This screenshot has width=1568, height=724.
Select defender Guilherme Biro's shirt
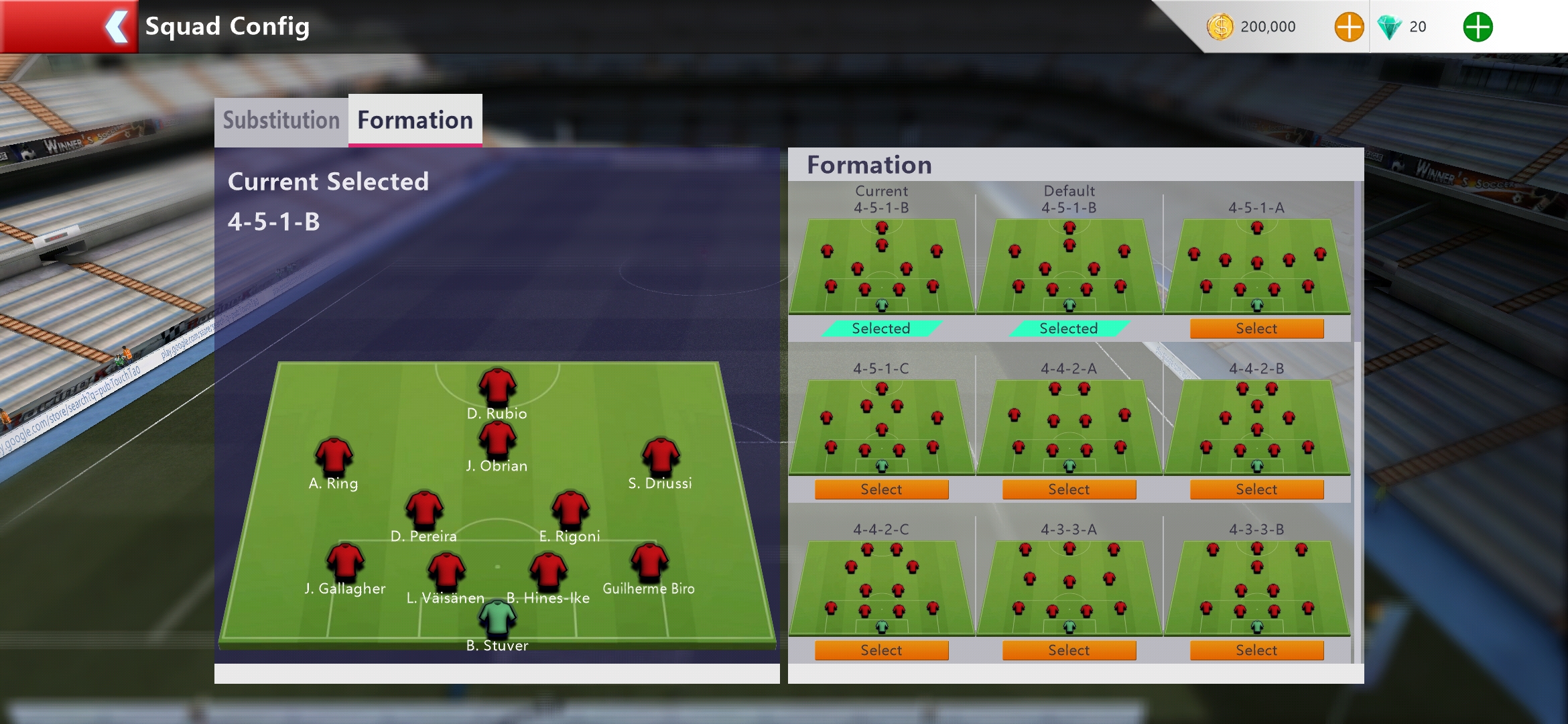coord(649,561)
